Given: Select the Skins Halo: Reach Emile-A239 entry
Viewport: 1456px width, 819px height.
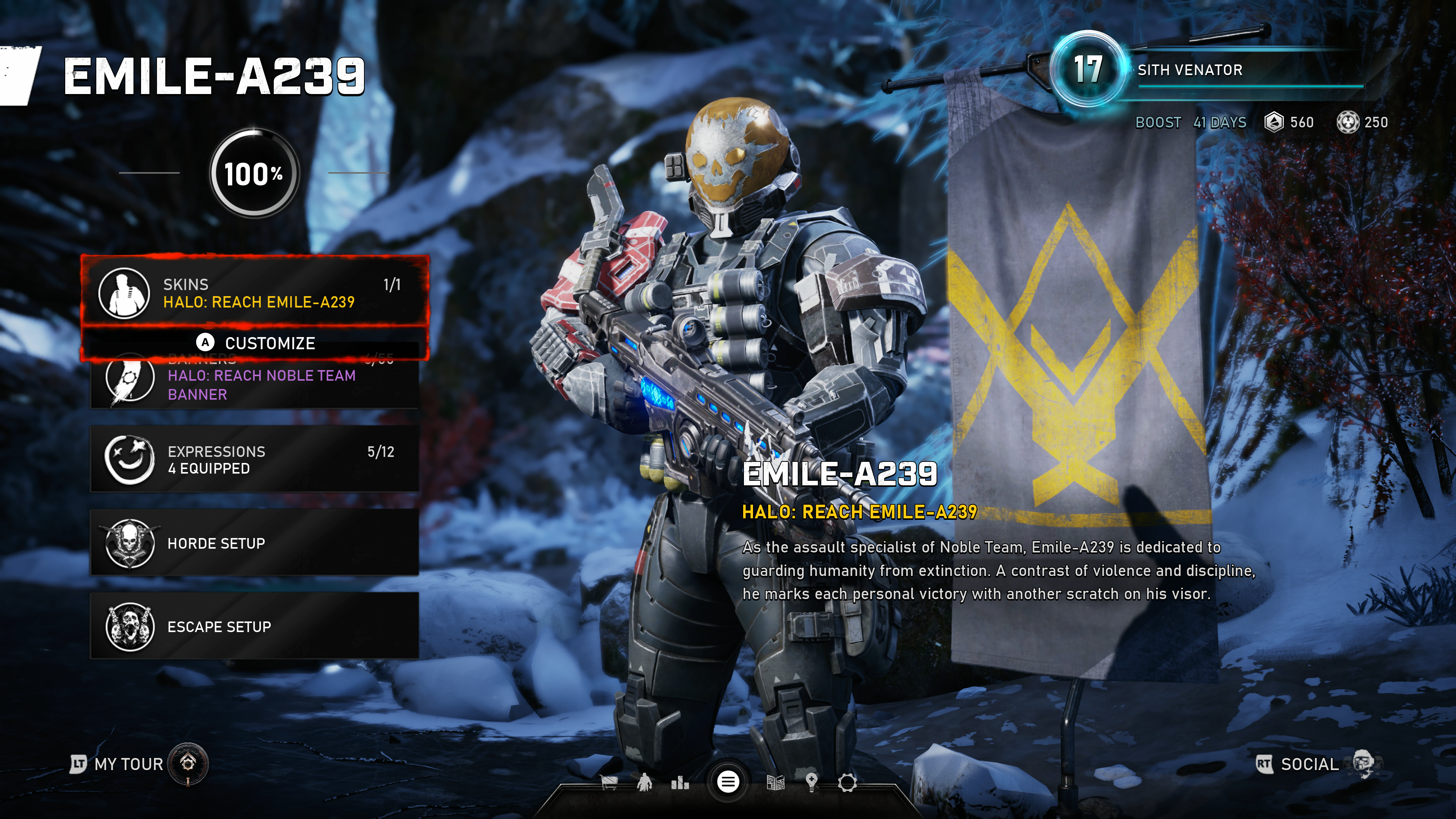Looking at the screenshot, I should coord(254,293).
